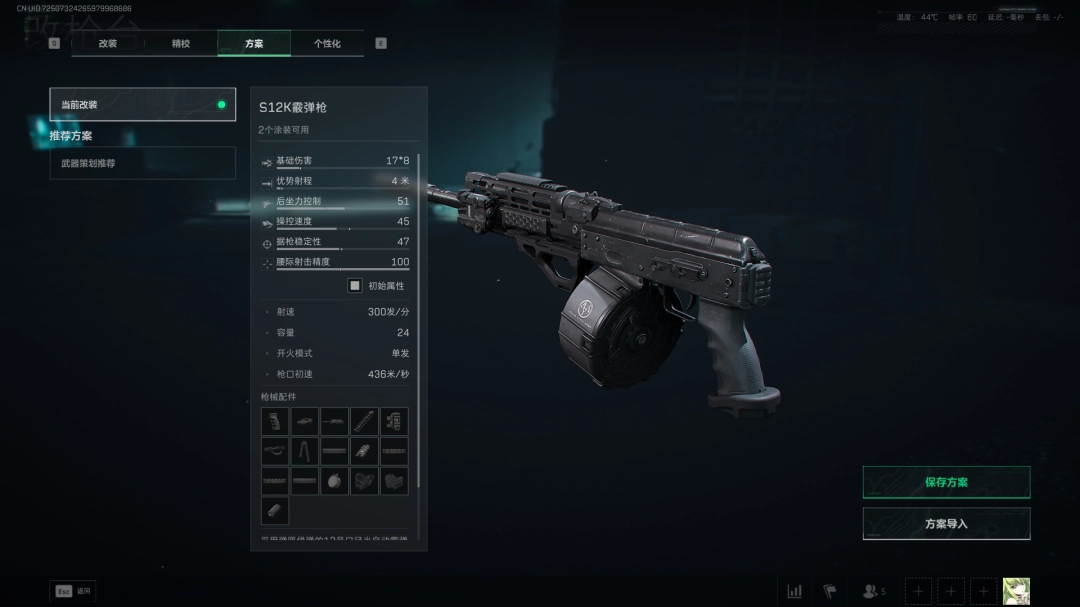Open the friends list icon

[874, 591]
